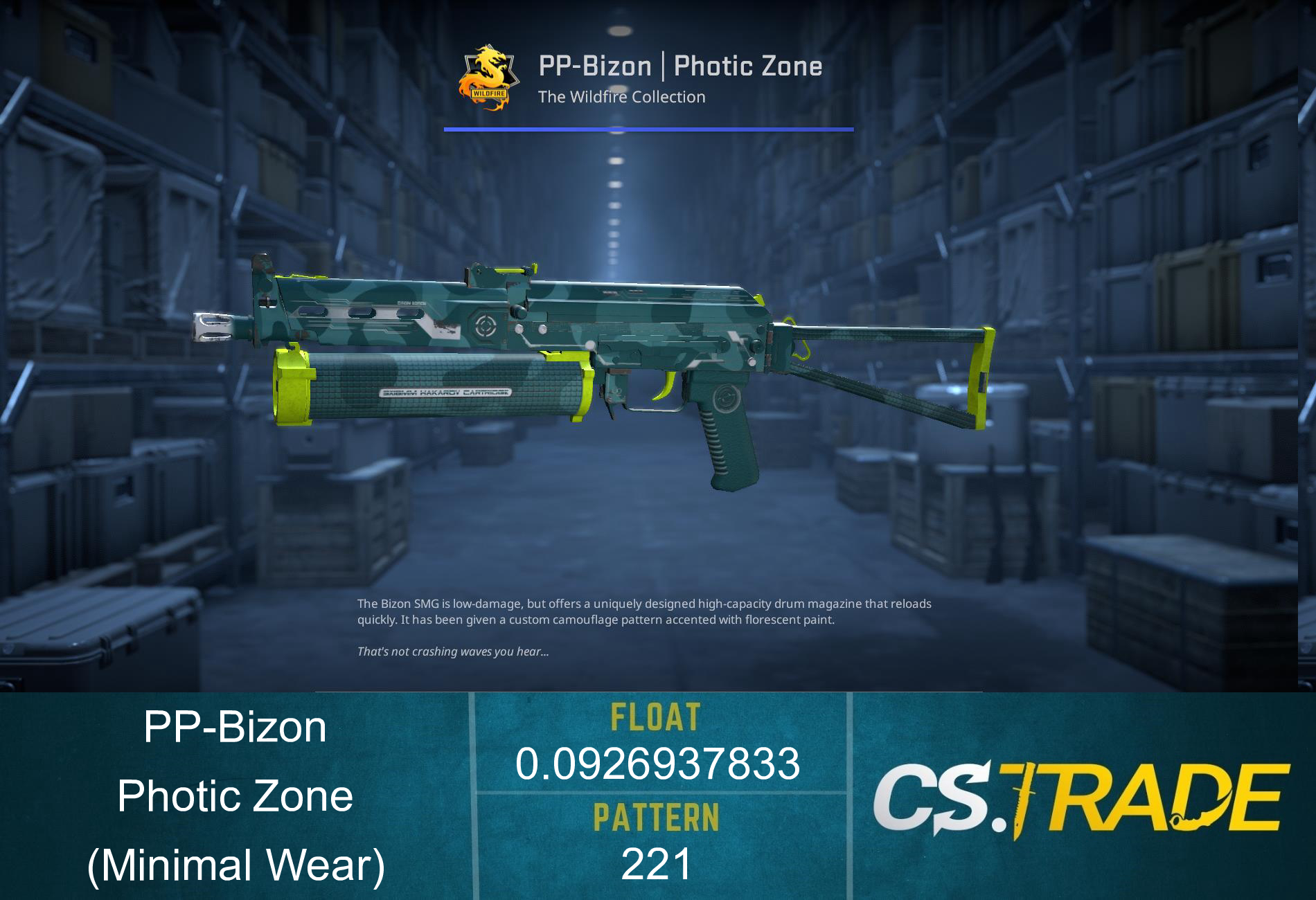
Task: Expand the PP-Bizon | Photic Zone title
Action: [679, 66]
